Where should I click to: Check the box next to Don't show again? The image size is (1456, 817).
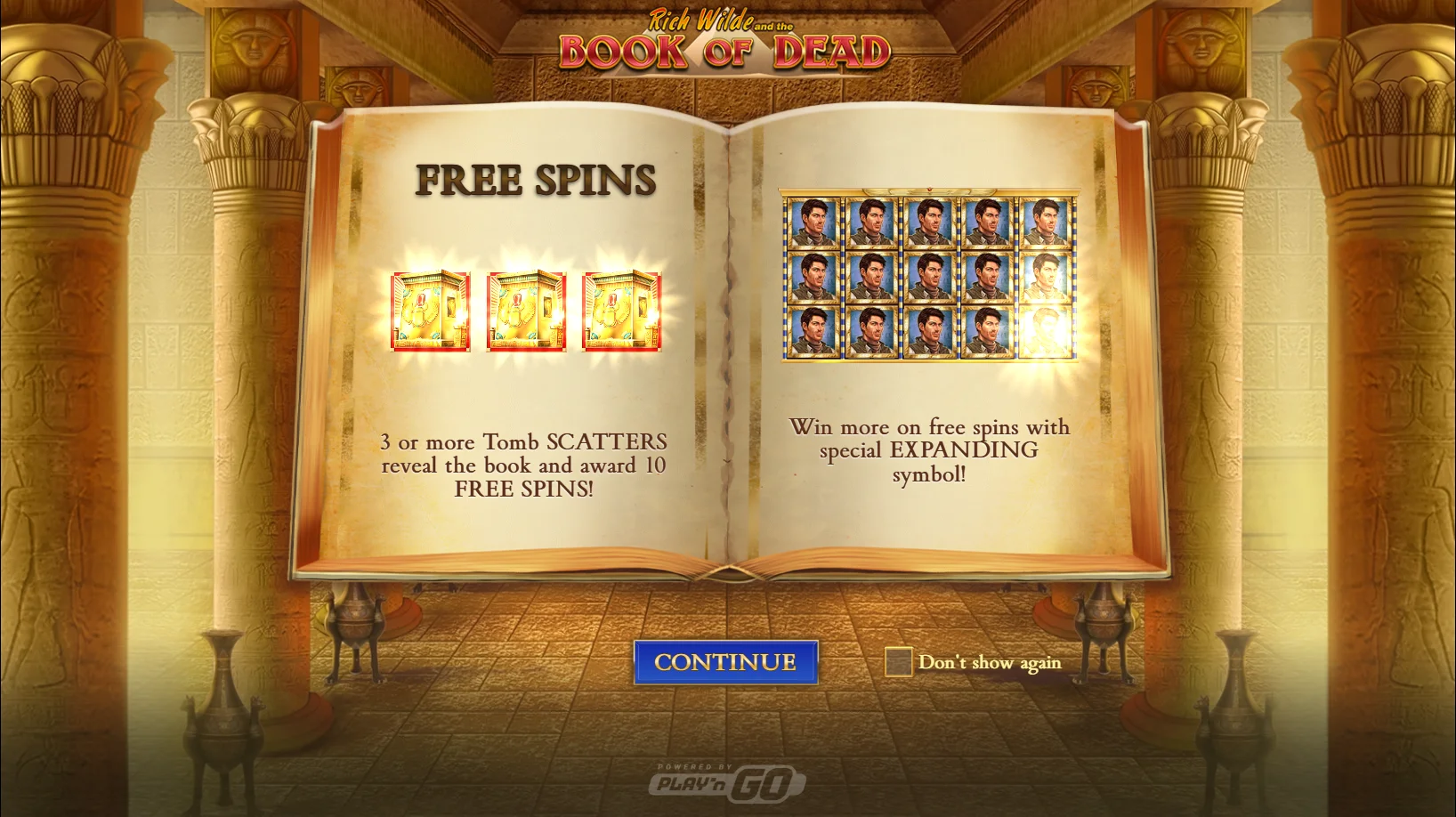(898, 662)
